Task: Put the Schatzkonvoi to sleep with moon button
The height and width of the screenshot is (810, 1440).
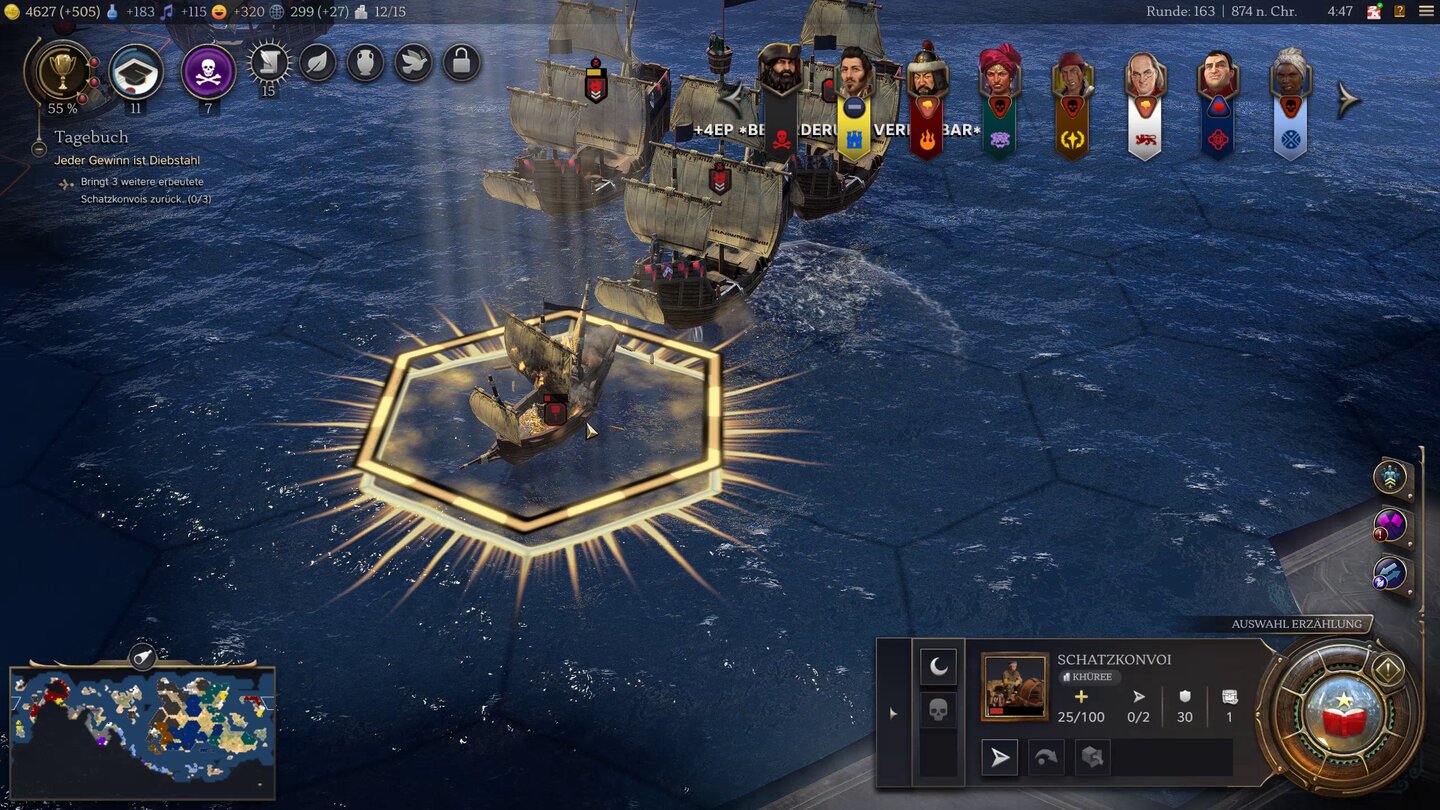Action: pos(938,667)
